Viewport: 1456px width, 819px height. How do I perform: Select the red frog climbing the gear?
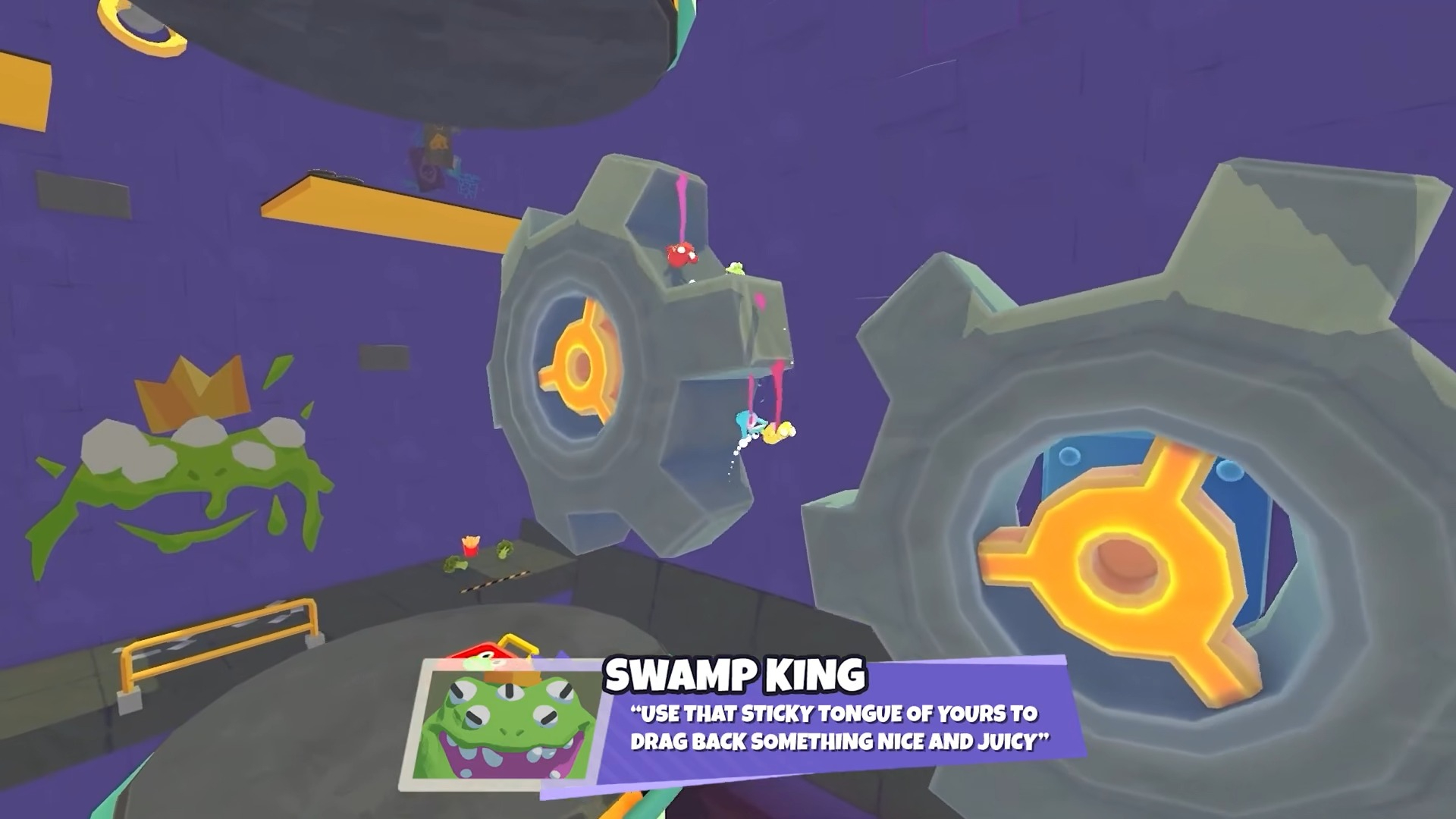(x=680, y=254)
